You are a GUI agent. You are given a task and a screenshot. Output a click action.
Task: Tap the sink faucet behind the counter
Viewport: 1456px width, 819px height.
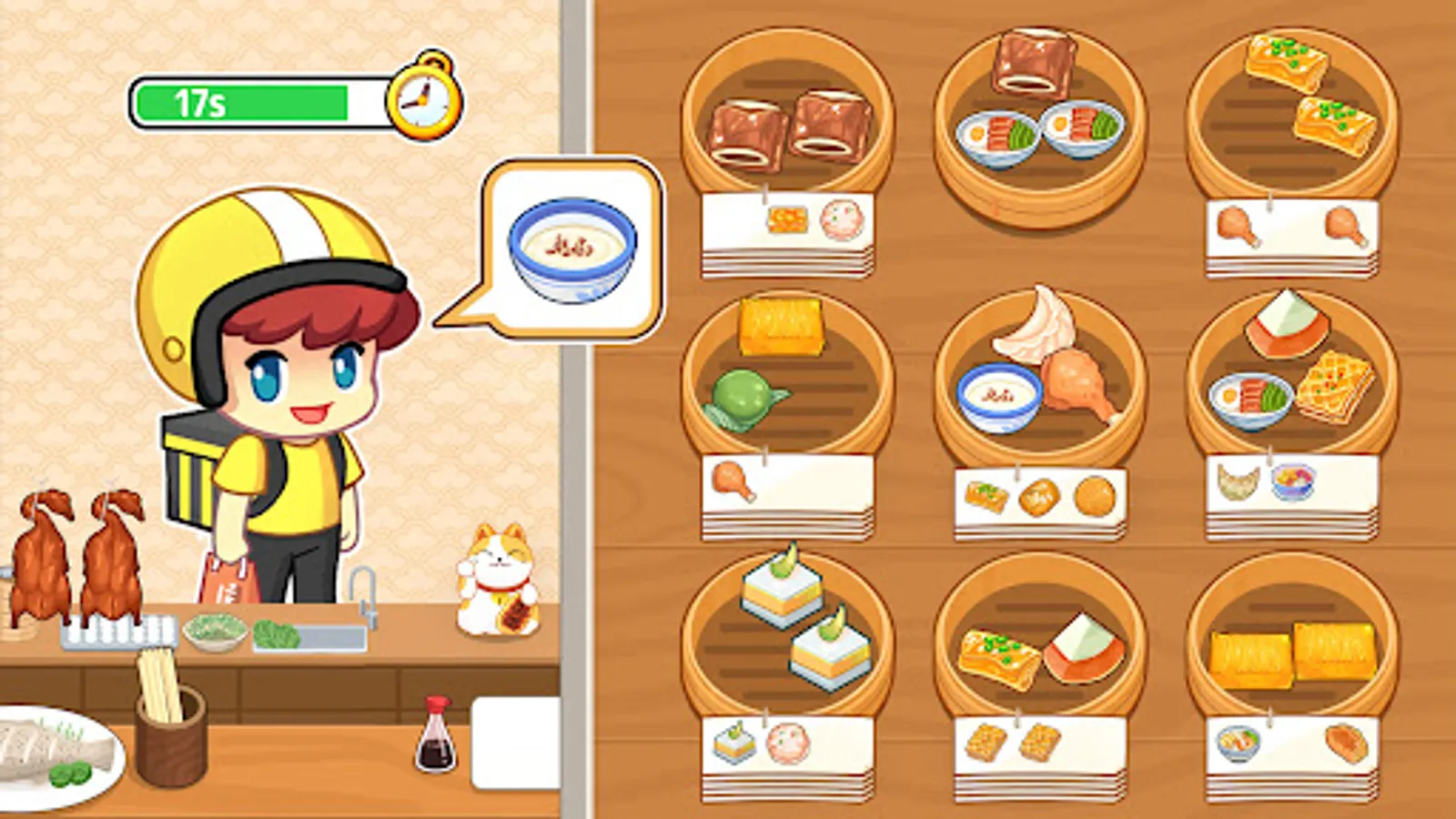click(362, 590)
